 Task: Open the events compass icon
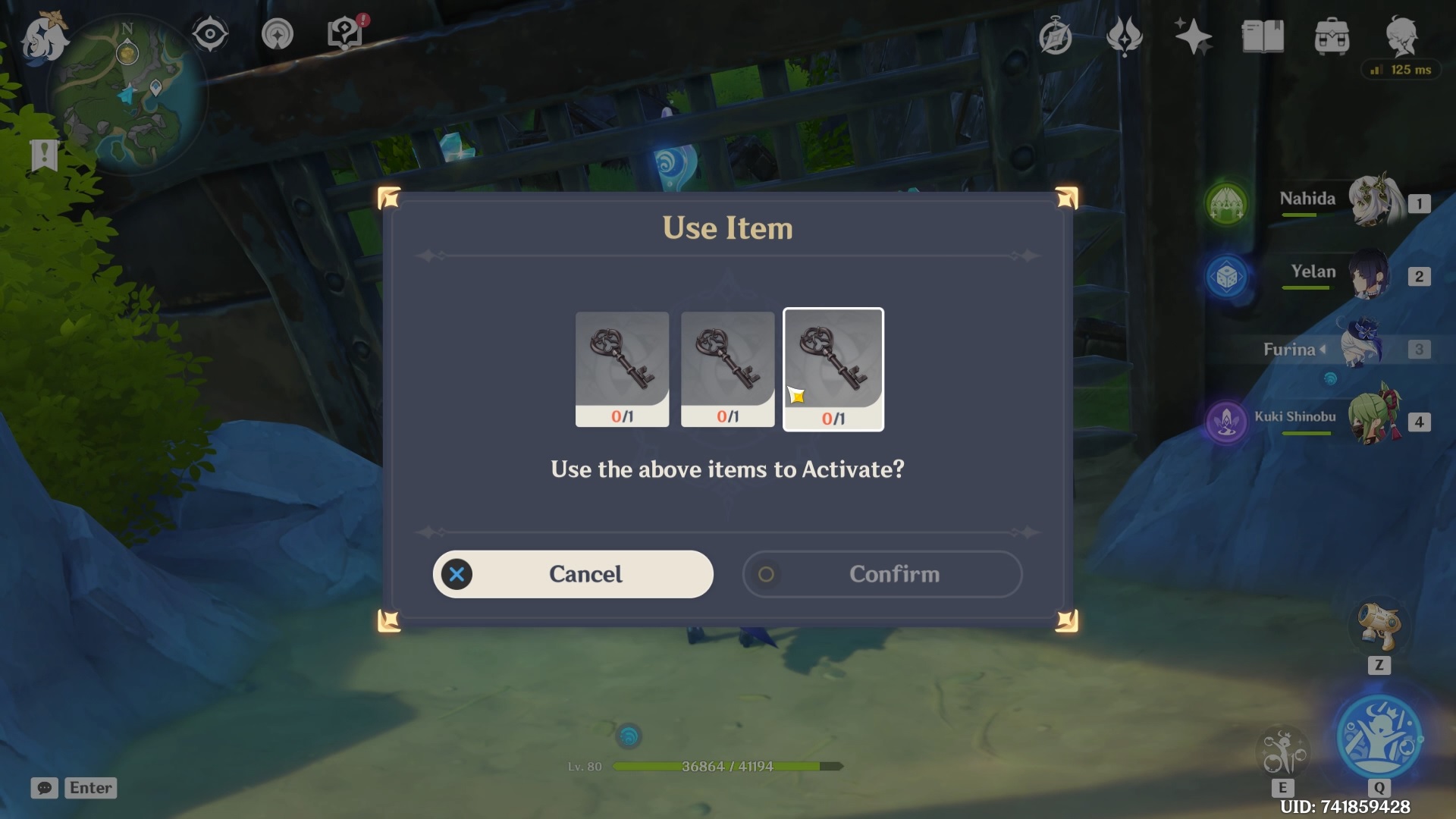[x=1055, y=36]
